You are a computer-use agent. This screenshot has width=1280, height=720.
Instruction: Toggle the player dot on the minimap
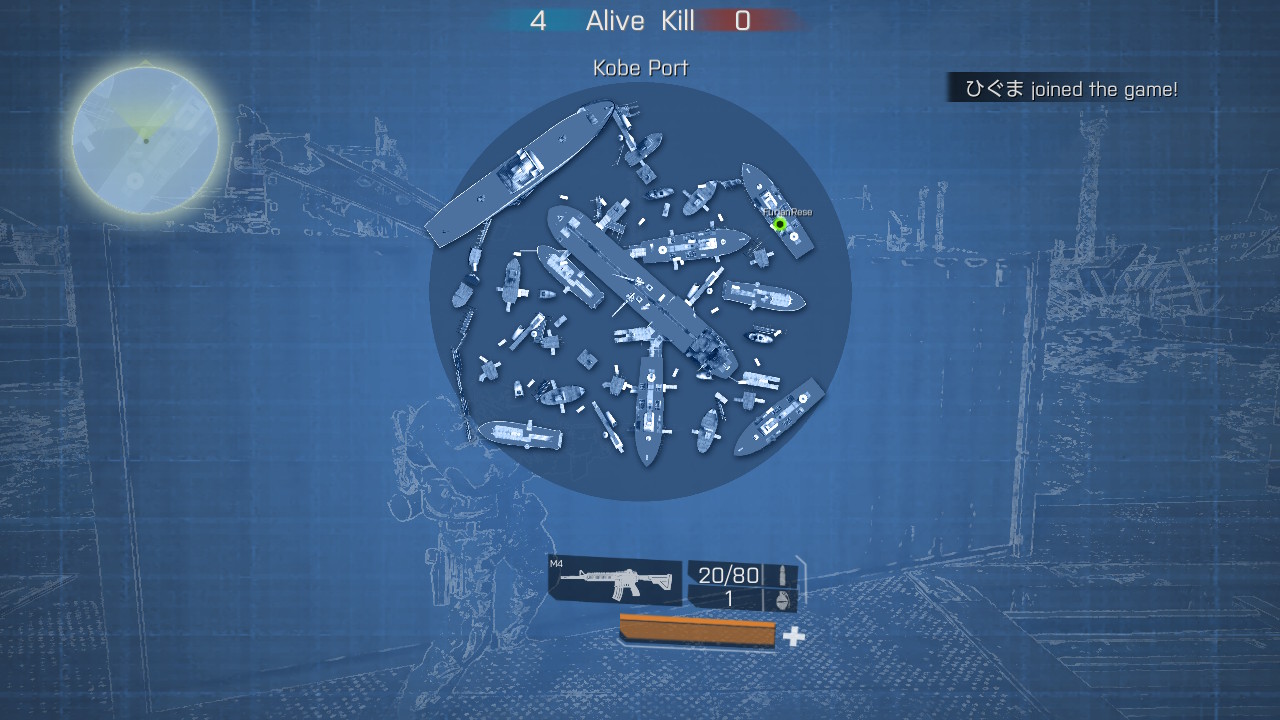[145, 143]
